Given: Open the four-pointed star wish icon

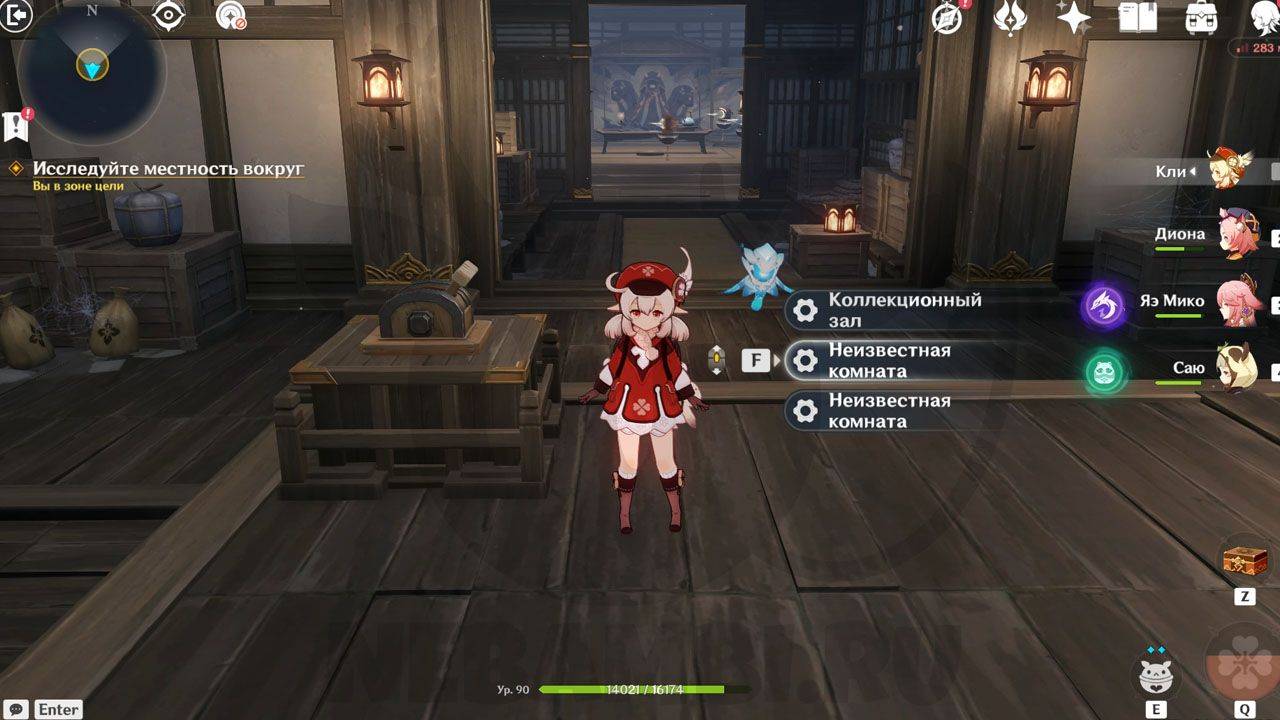Looking at the screenshot, I should point(1073,17).
